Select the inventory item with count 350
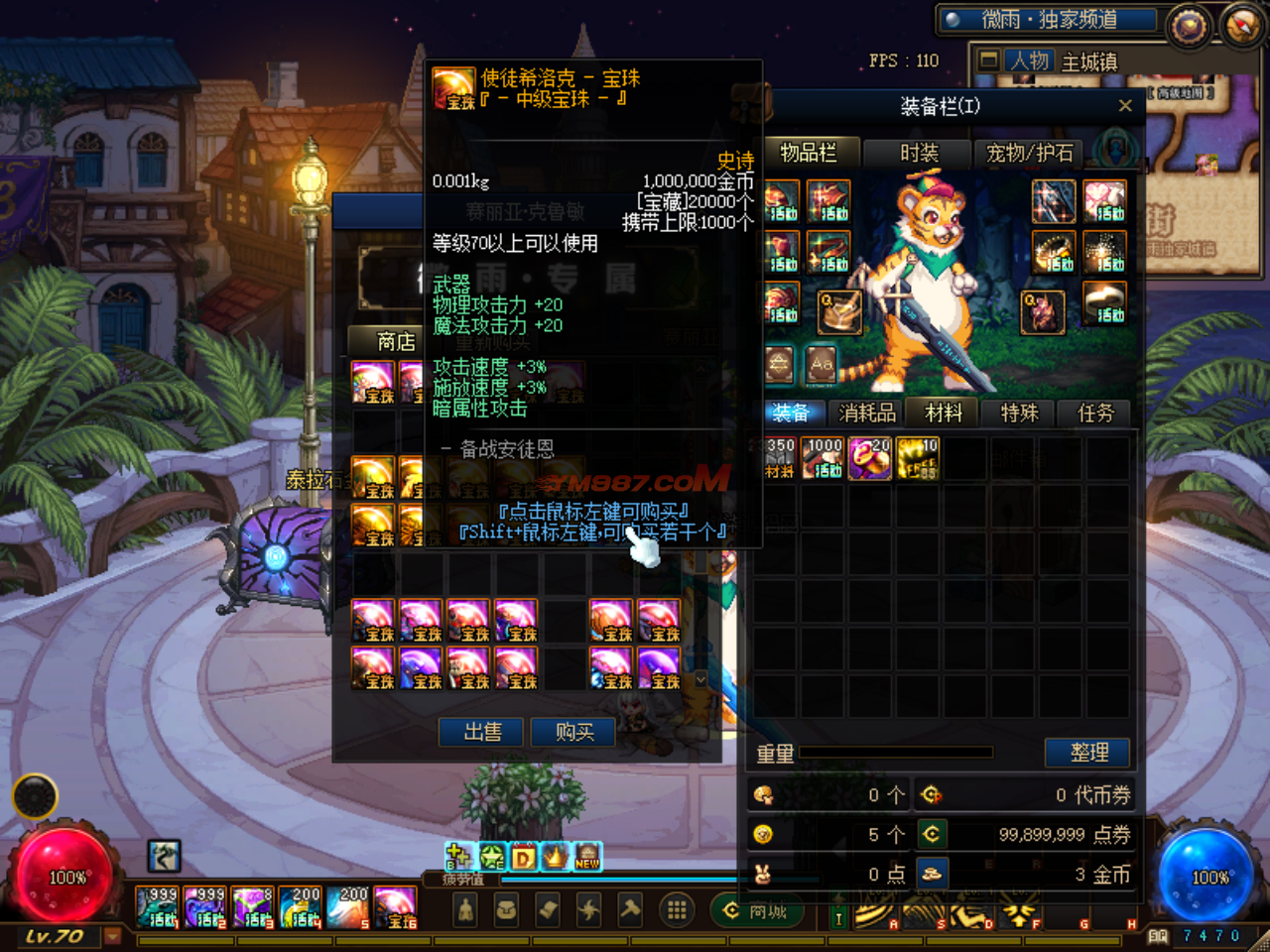Image resolution: width=1270 pixels, height=952 pixels. 779,458
